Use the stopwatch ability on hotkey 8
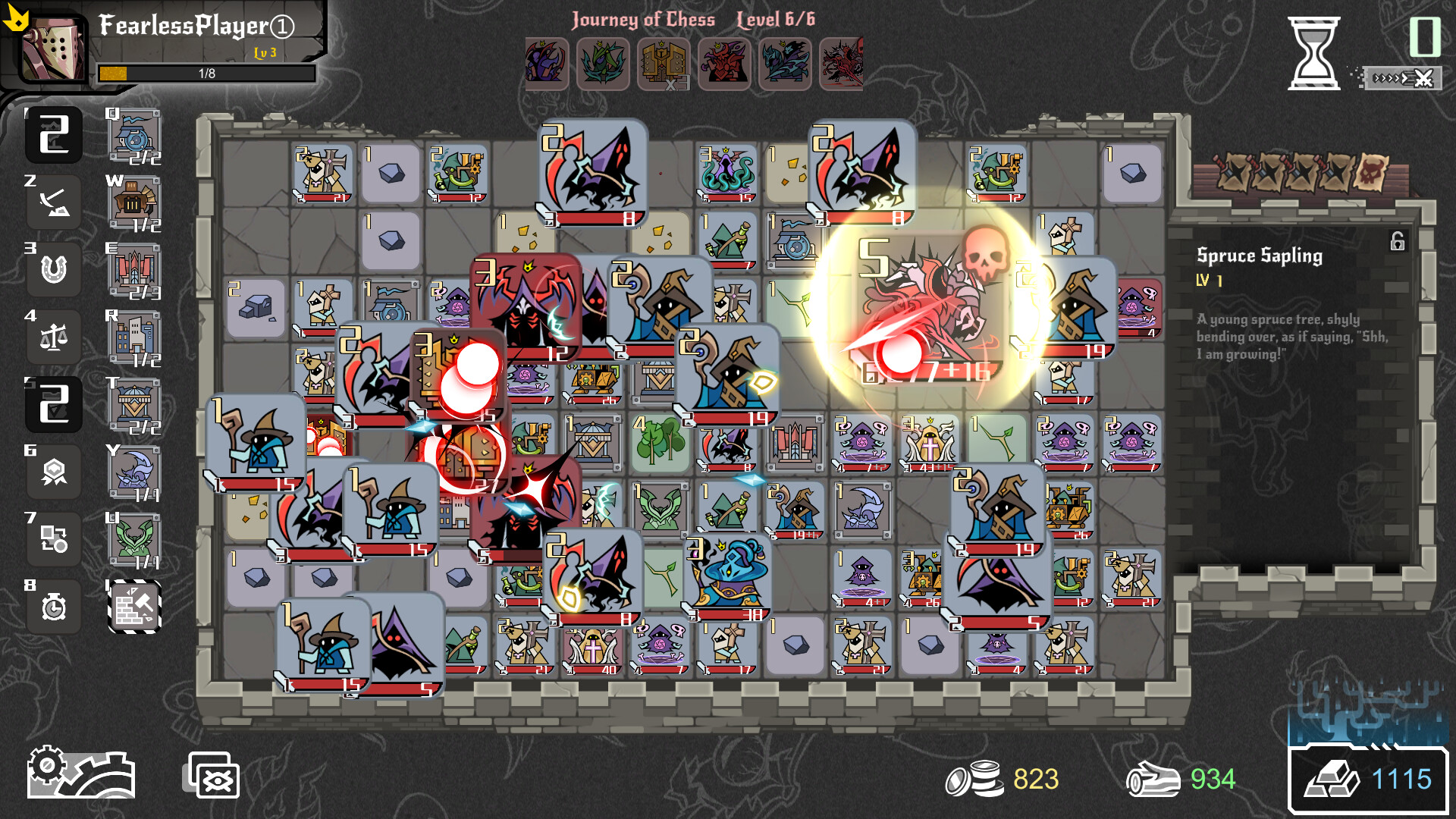Viewport: 1456px width, 819px height. [53, 607]
